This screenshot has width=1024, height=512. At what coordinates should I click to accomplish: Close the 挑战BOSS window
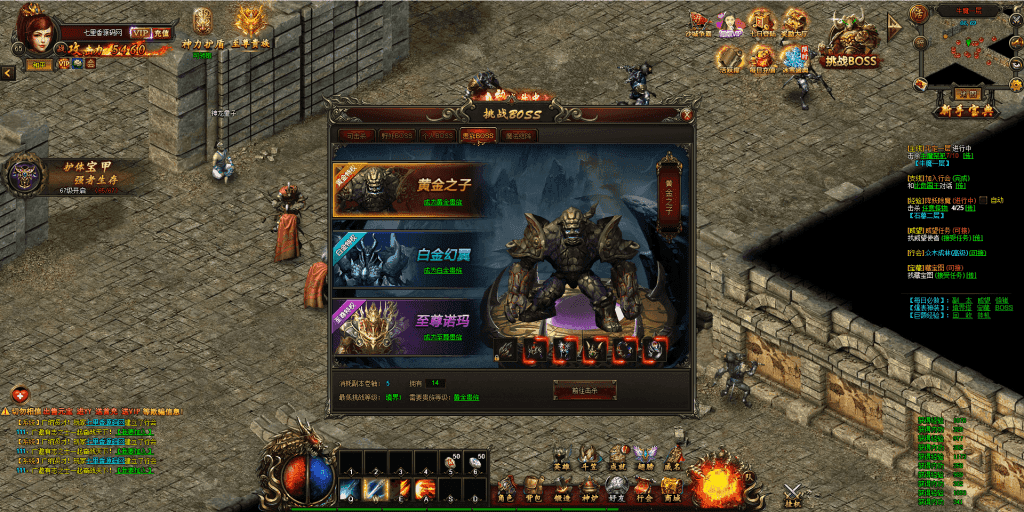tap(687, 115)
